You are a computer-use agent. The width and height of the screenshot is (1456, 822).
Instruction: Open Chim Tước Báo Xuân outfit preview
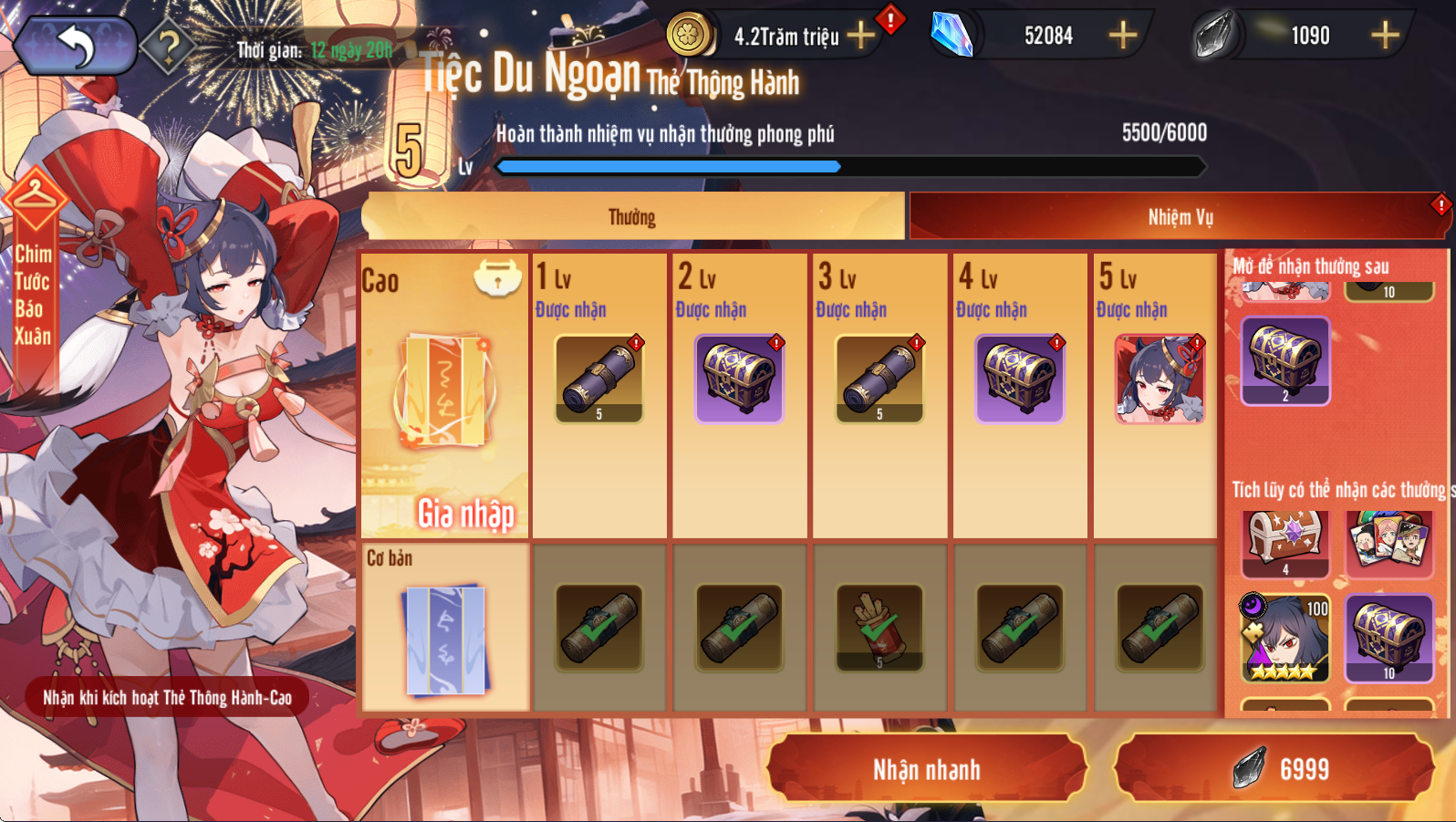pyautogui.click(x=33, y=274)
